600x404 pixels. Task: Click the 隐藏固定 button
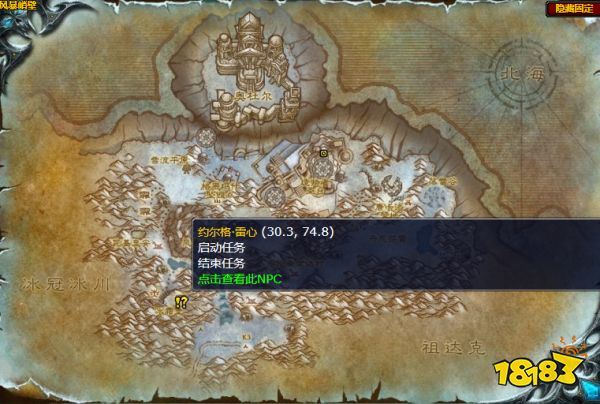click(x=573, y=8)
